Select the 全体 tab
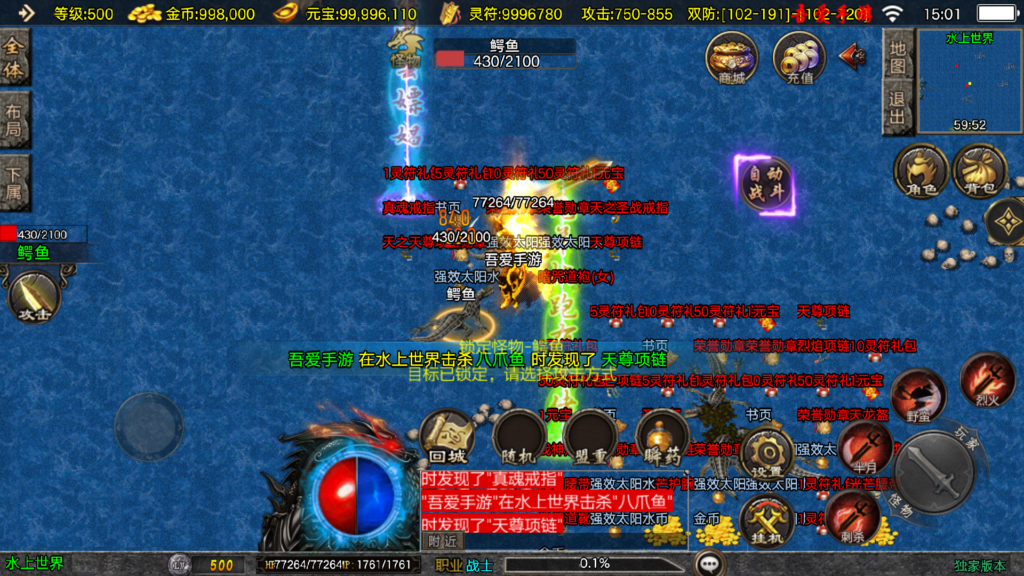The image size is (1024, 576). [14, 56]
